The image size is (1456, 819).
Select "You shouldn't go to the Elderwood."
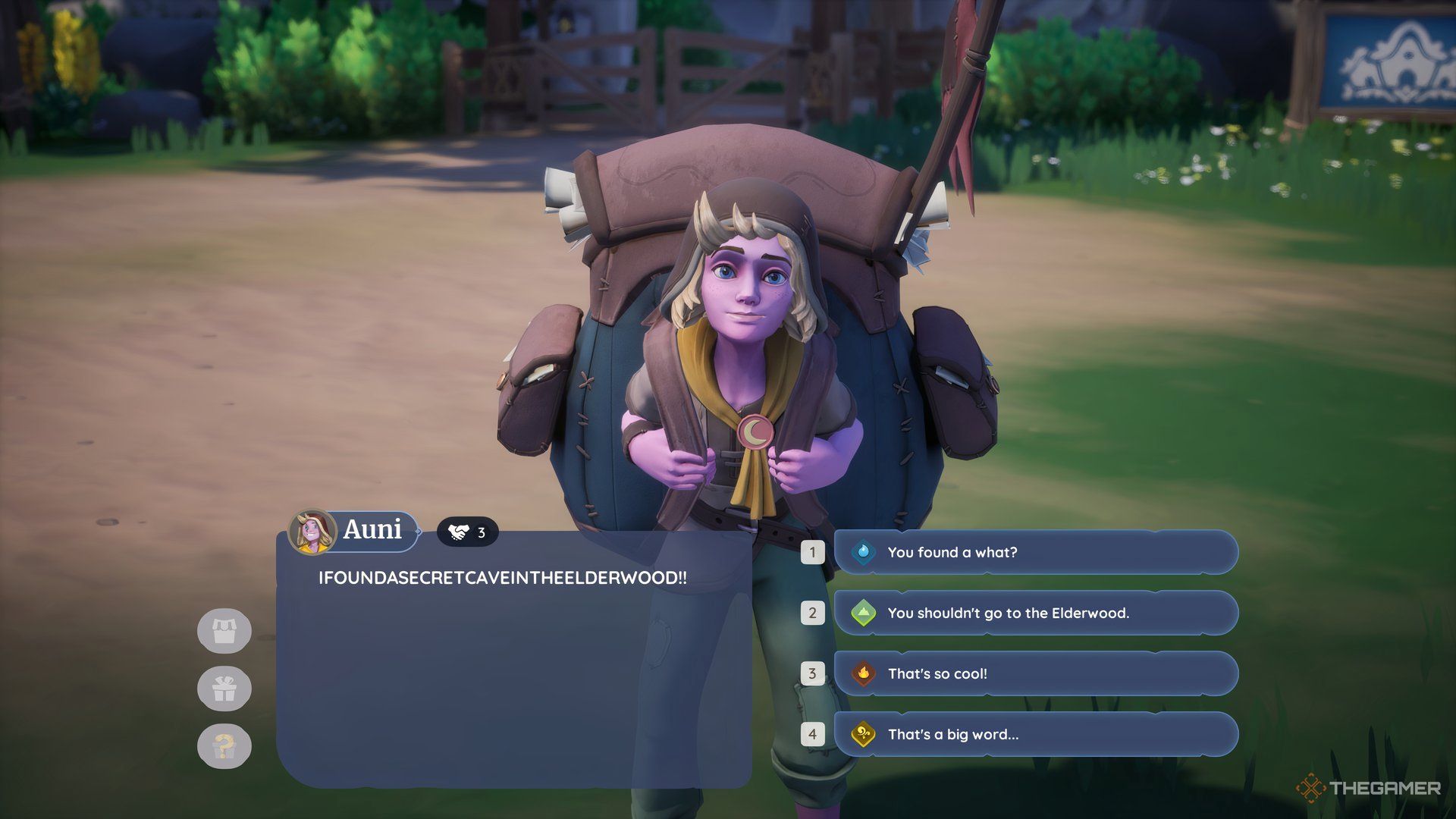pos(1035,613)
